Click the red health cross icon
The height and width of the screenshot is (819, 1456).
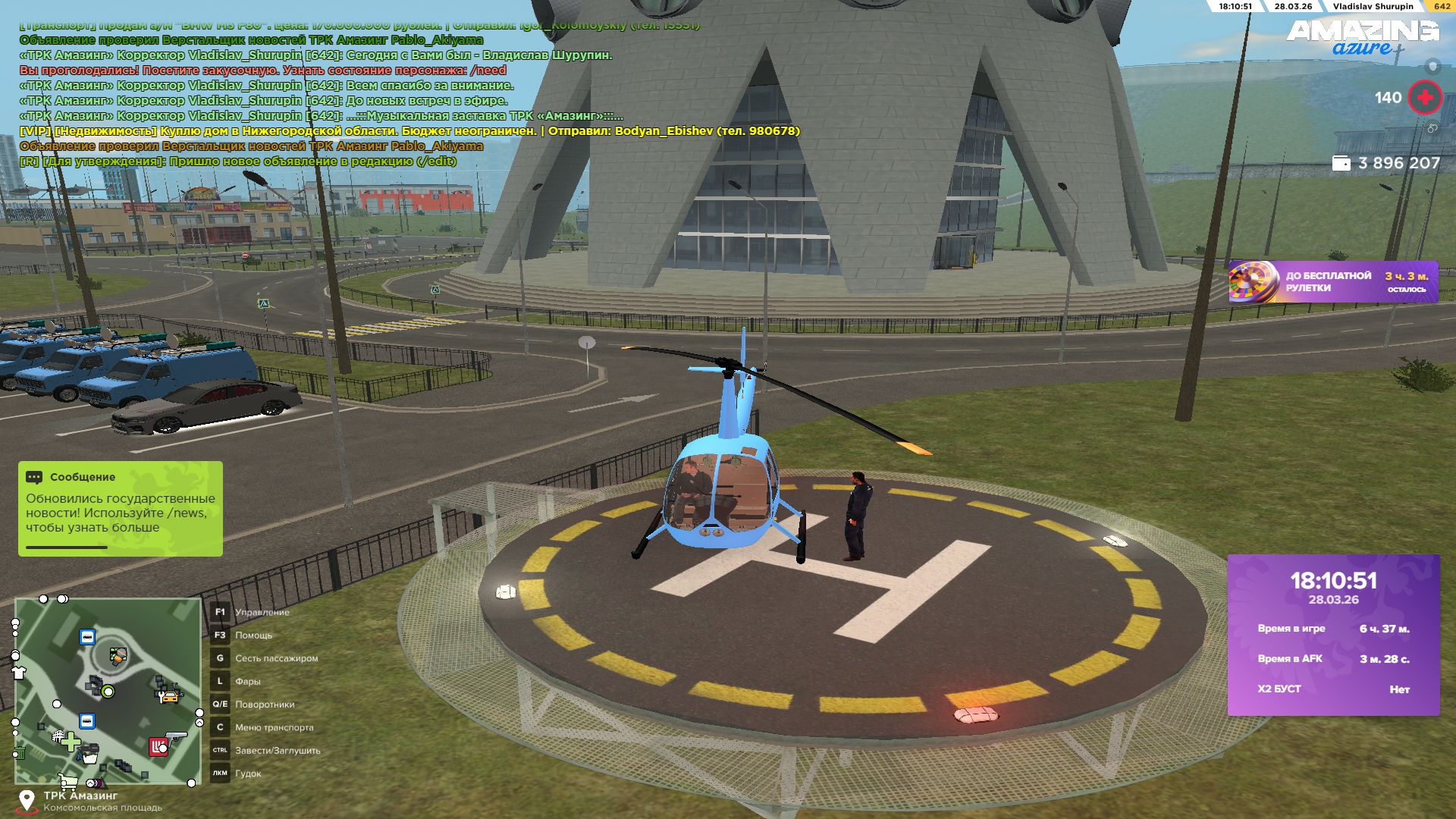[x=1425, y=98]
